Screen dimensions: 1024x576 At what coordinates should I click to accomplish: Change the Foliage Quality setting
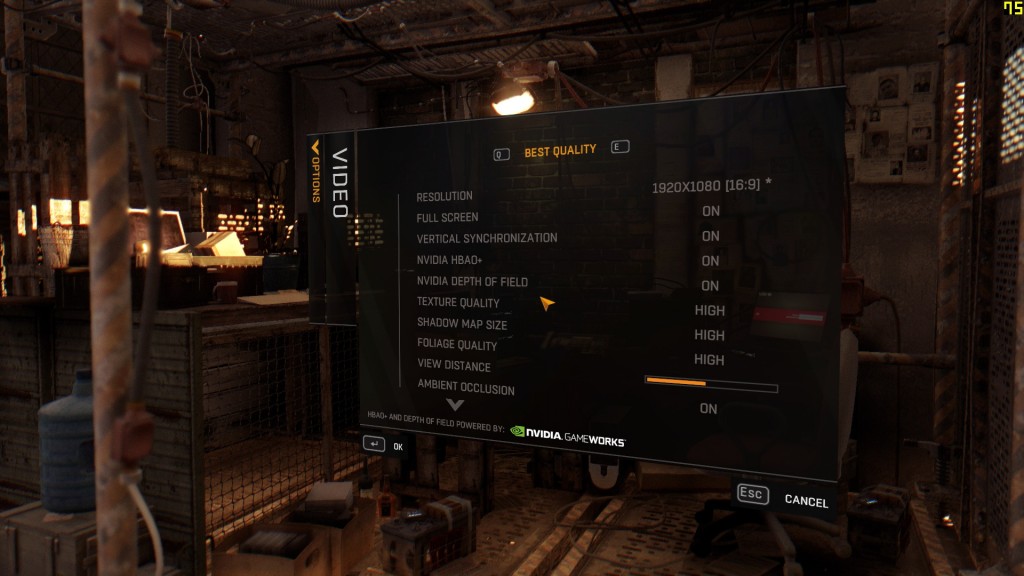click(x=710, y=360)
